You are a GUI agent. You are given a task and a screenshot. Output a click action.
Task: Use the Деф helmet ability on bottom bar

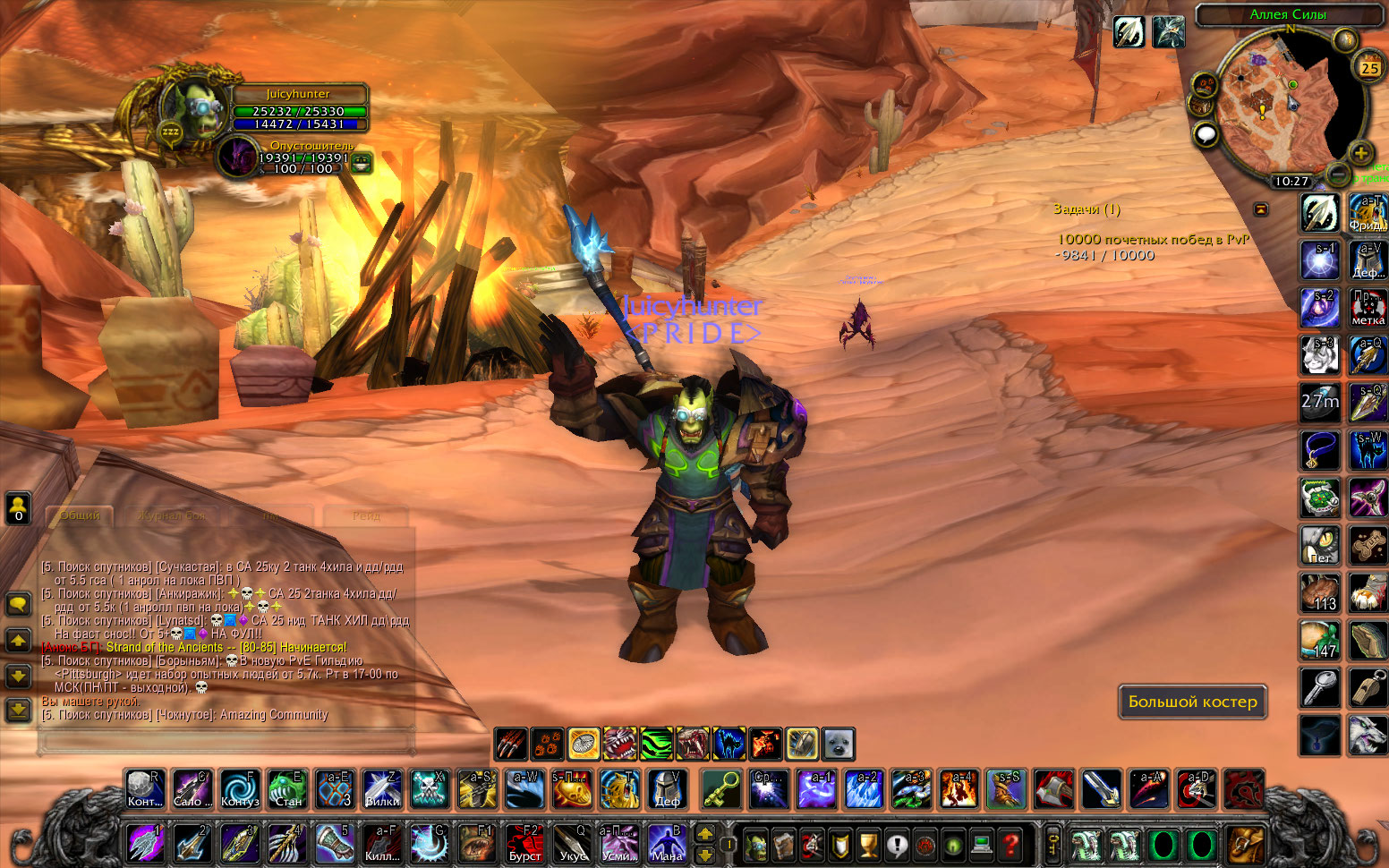coord(667,789)
